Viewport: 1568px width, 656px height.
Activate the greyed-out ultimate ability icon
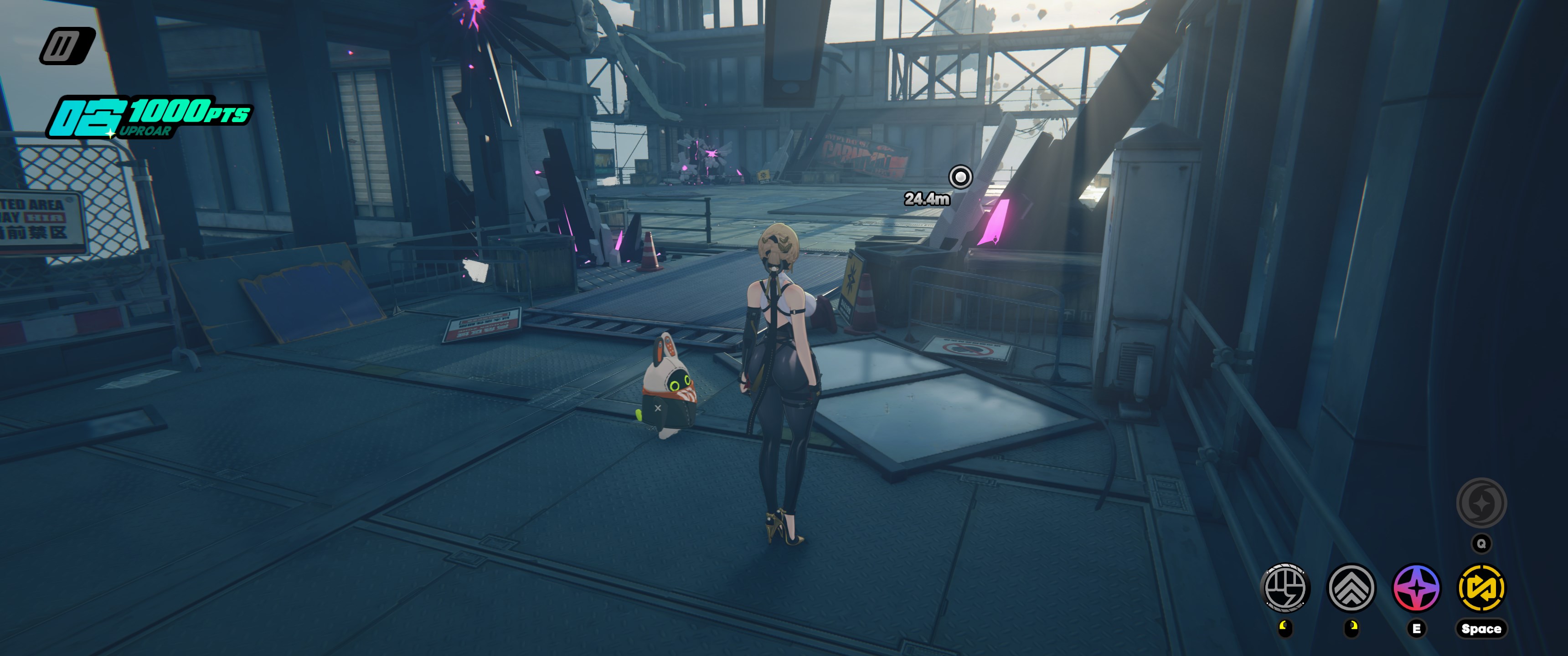pyautogui.click(x=1481, y=502)
